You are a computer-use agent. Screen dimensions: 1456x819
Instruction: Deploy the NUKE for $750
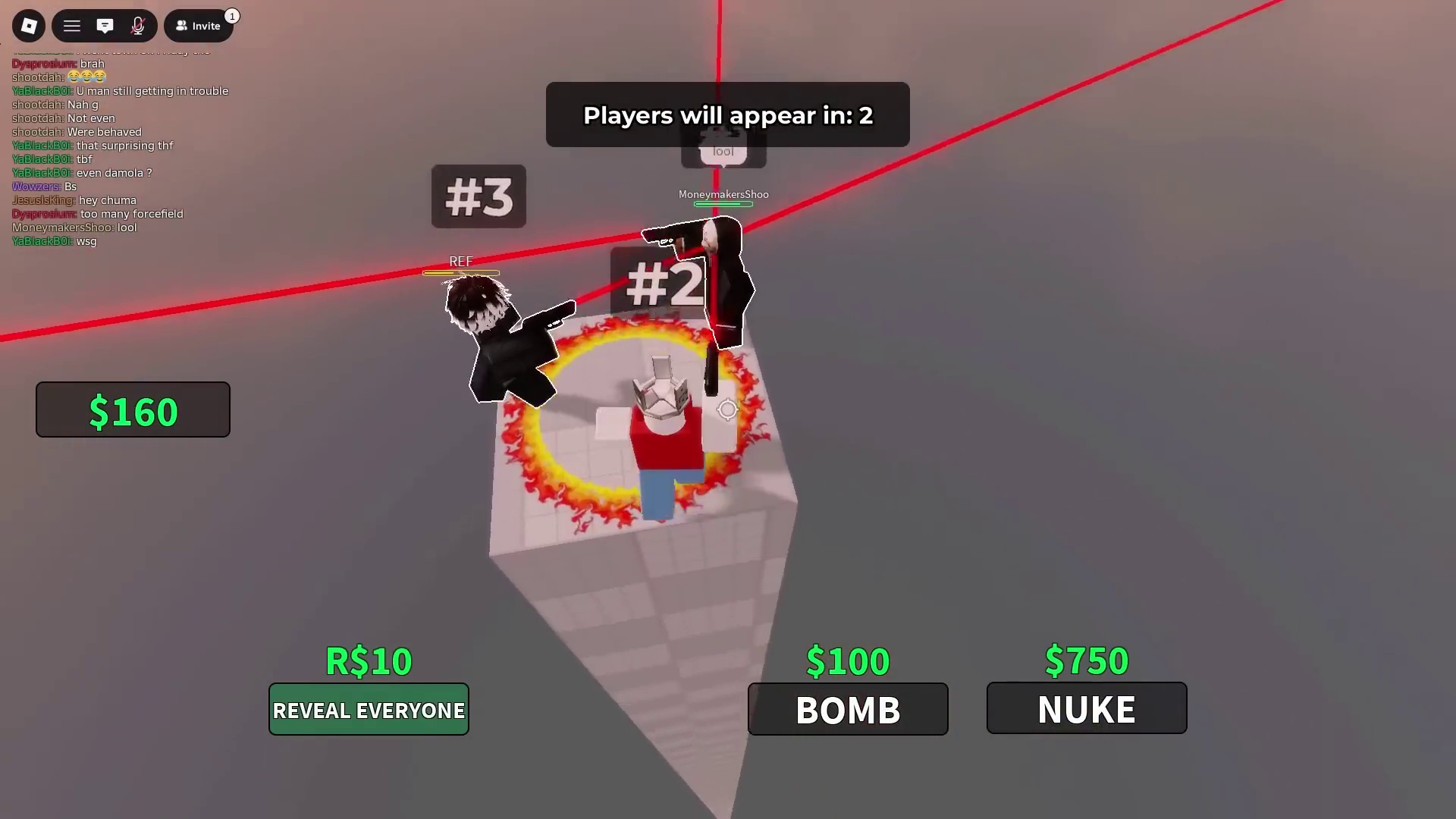pos(1086,708)
